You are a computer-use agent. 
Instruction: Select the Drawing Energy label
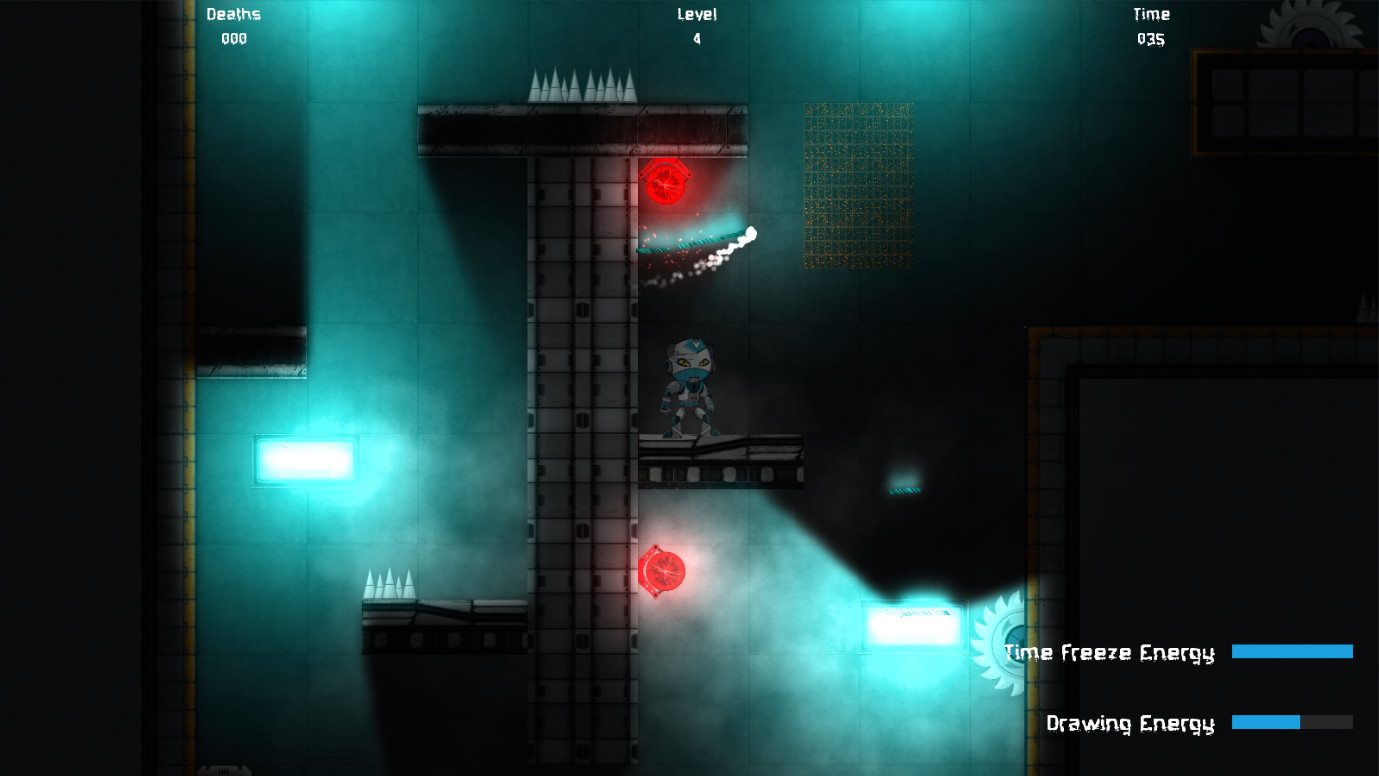[1130, 723]
